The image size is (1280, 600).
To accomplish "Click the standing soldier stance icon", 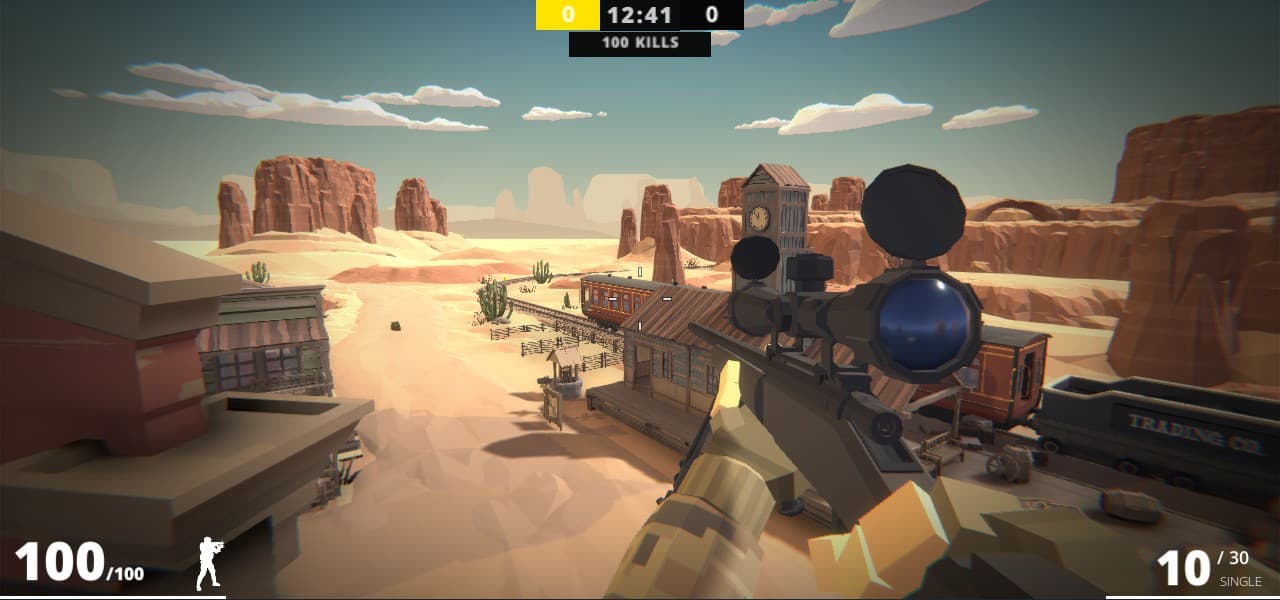I will click(x=209, y=563).
